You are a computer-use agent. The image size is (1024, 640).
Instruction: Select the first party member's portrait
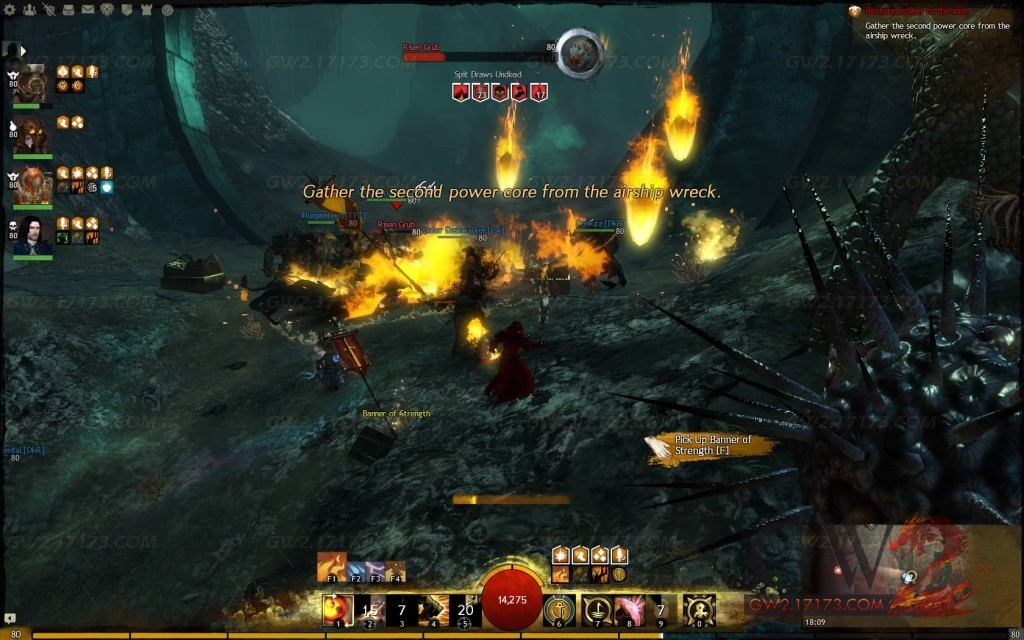pyautogui.click(x=33, y=83)
